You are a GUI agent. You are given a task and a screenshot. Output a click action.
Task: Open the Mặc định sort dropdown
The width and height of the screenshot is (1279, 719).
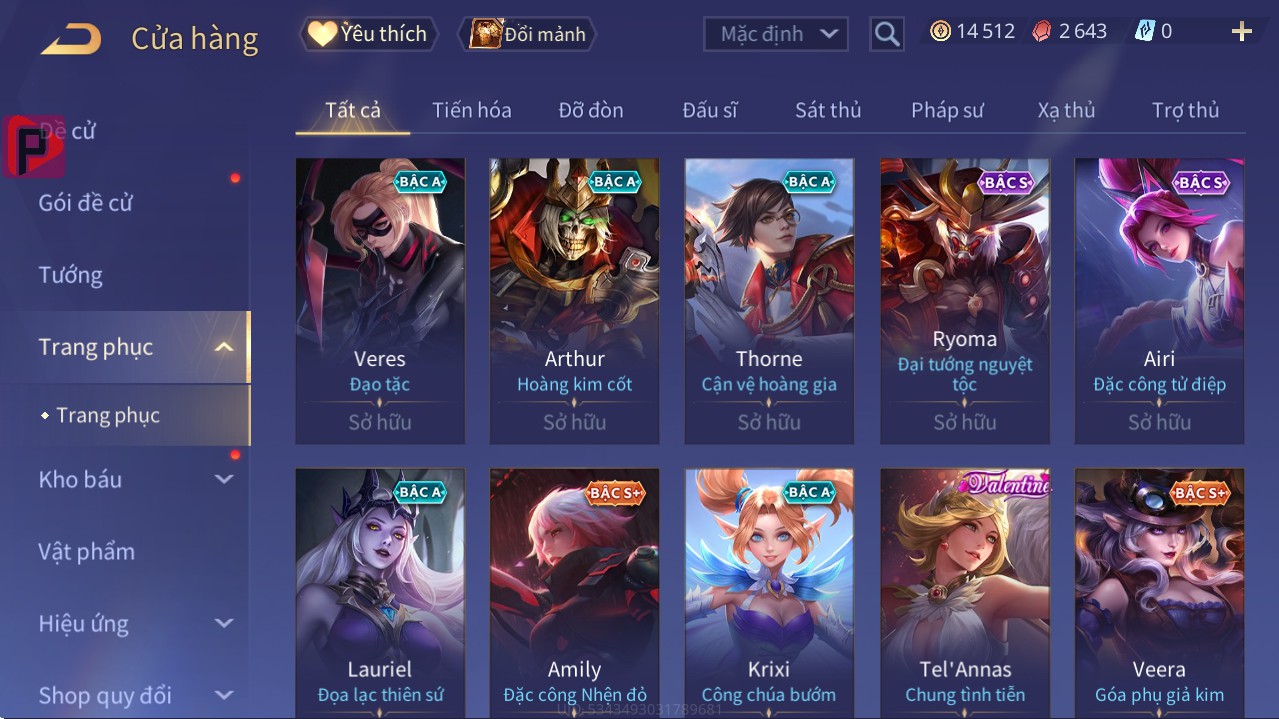point(776,34)
